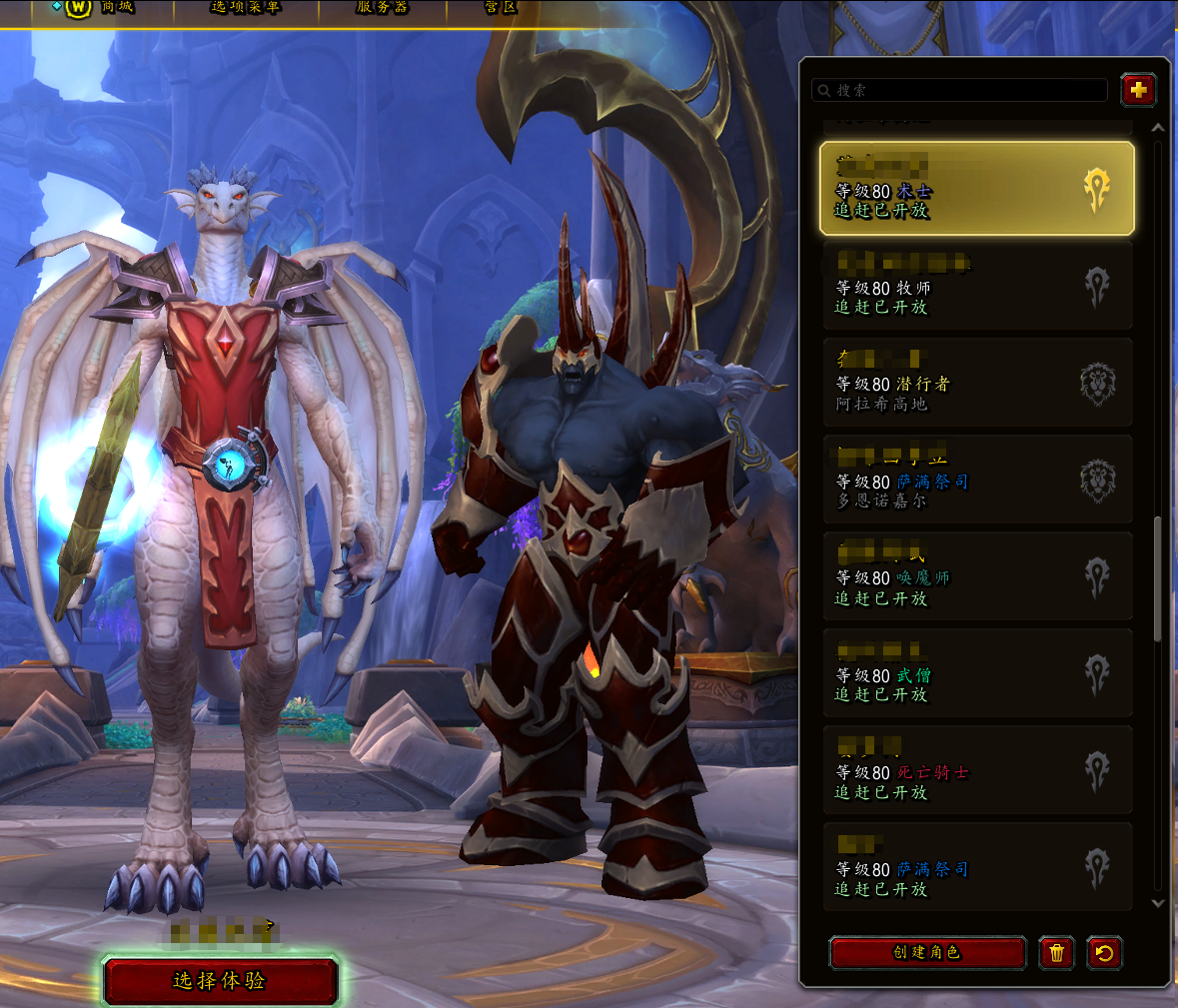Viewport: 1178px width, 1008px height.
Task: Select the level 80 武僧 character
Action: pyautogui.click(x=976, y=674)
